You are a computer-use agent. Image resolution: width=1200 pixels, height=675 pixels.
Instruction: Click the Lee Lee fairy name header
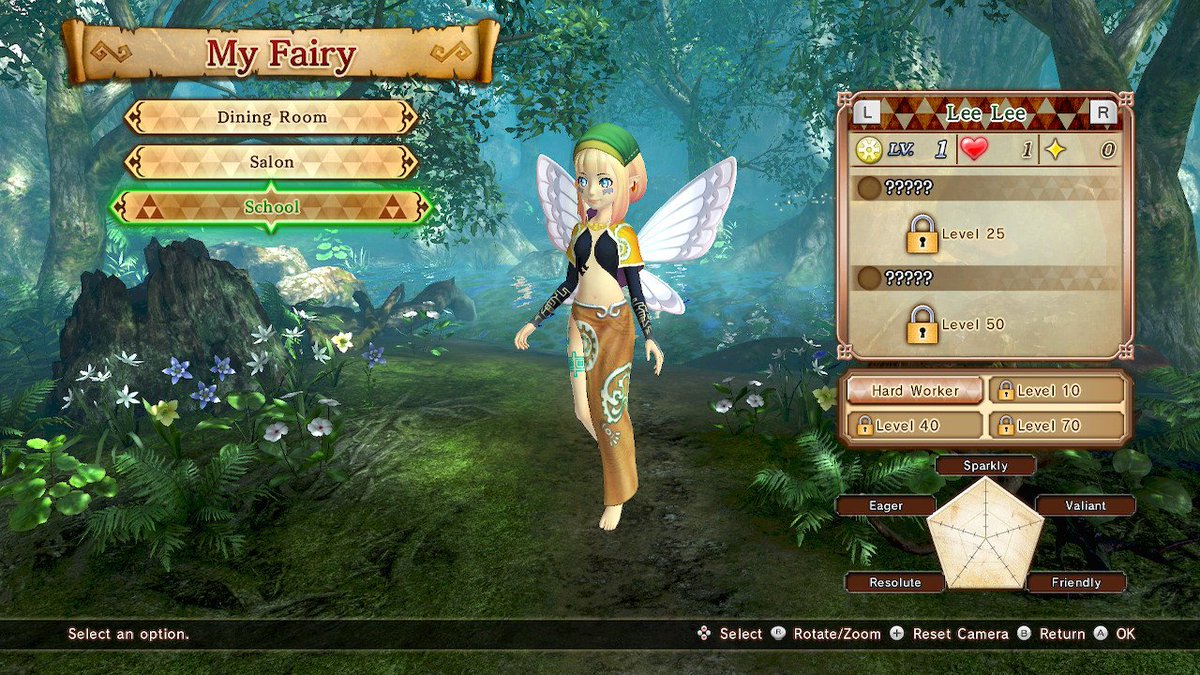(x=985, y=113)
